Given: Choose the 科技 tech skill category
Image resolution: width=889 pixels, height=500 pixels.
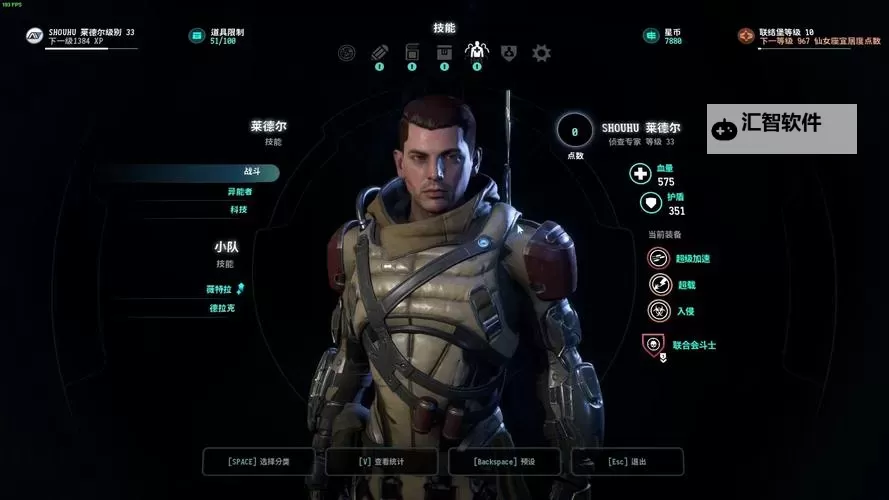Looking at the screenshot, I should pyautogui.click(x=238, y=210).
